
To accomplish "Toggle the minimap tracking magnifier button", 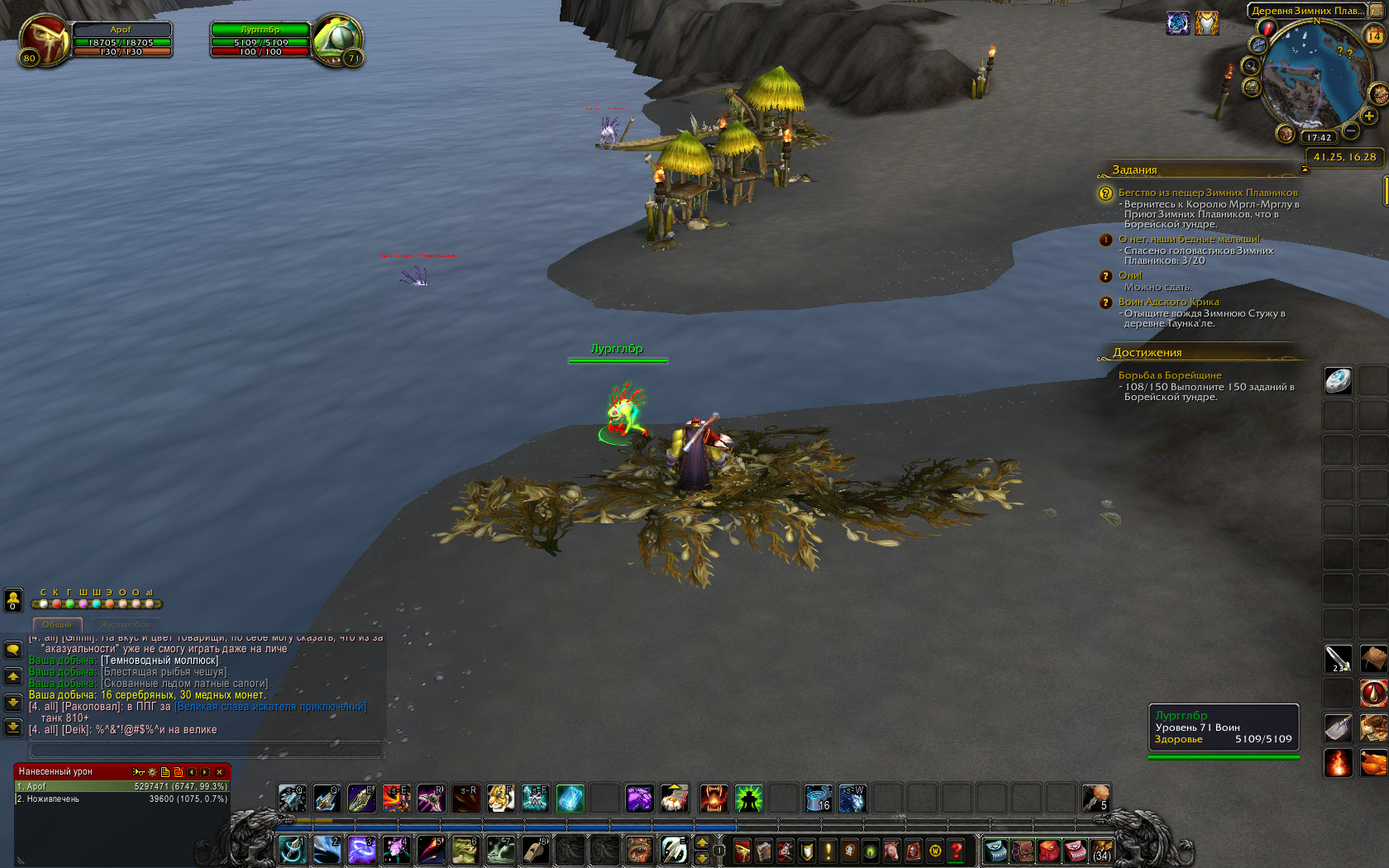I will [1250, 66].
